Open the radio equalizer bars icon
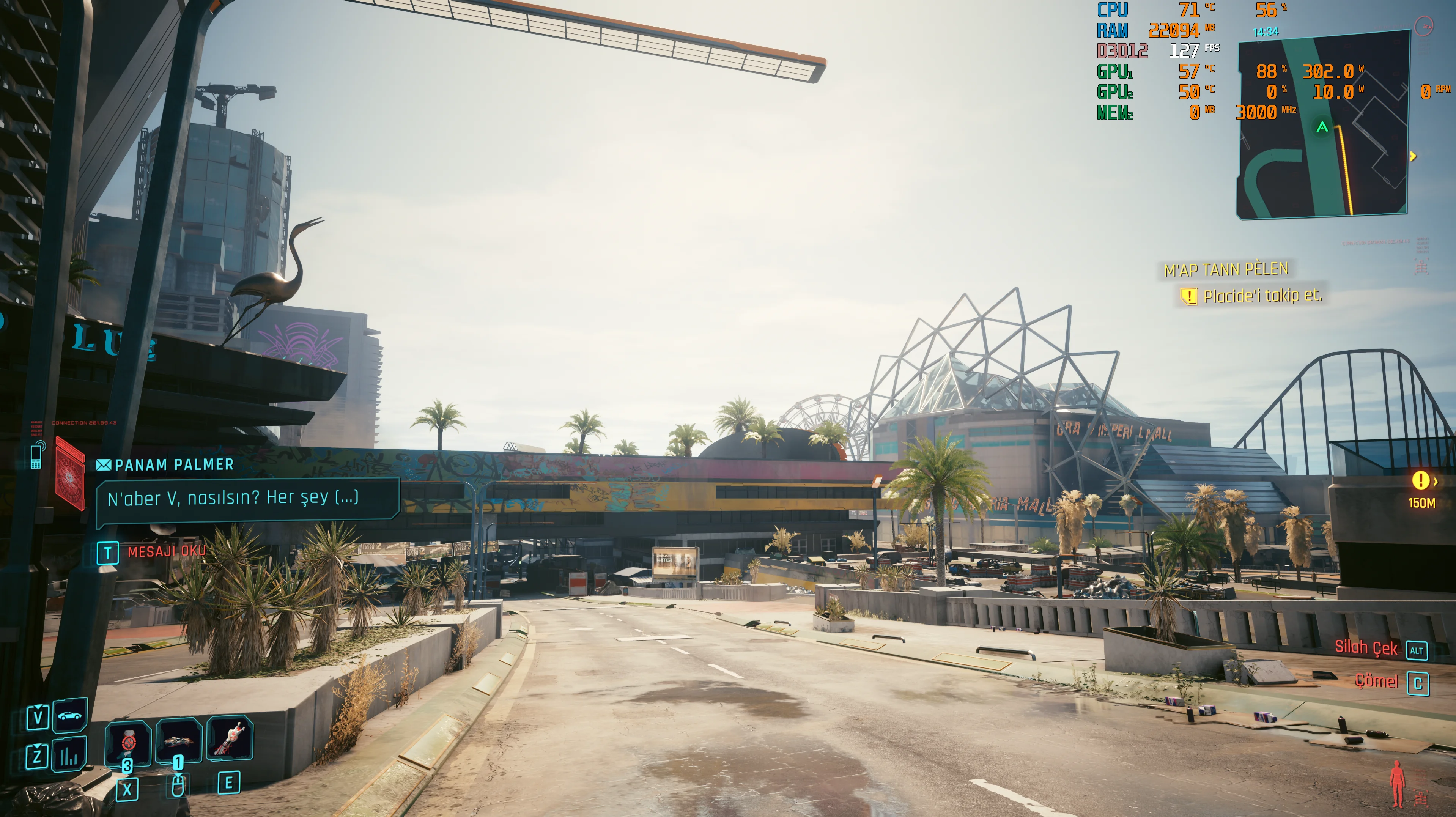The image size is (1456, 817). 69,756
